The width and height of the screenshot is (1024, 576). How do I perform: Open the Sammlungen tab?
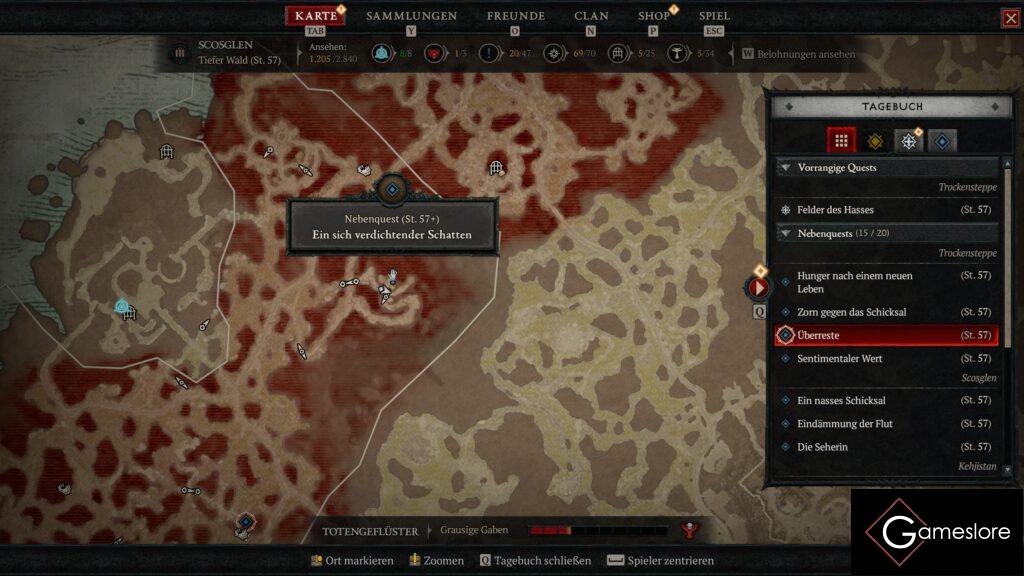click(411, 16)
